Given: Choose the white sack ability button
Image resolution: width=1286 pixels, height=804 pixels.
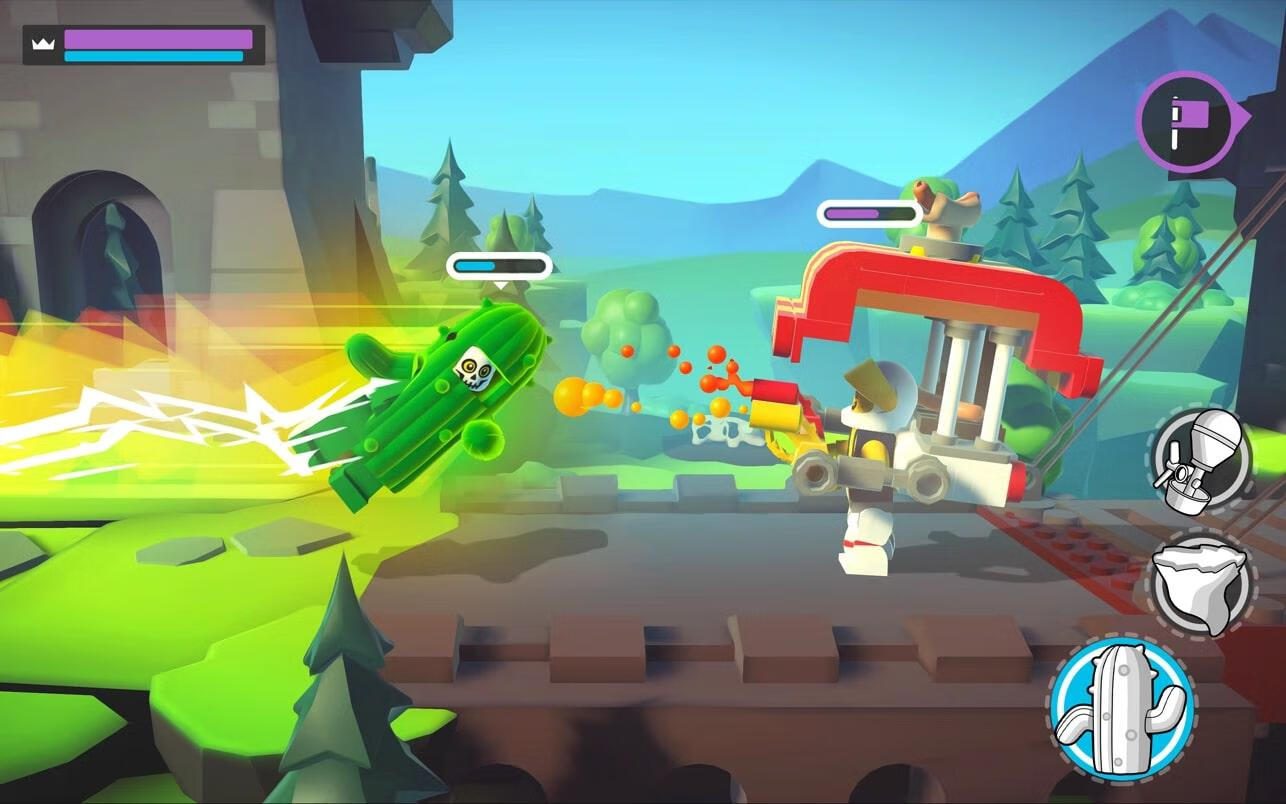Looking at the screenshot, I should pos(1200,583).
